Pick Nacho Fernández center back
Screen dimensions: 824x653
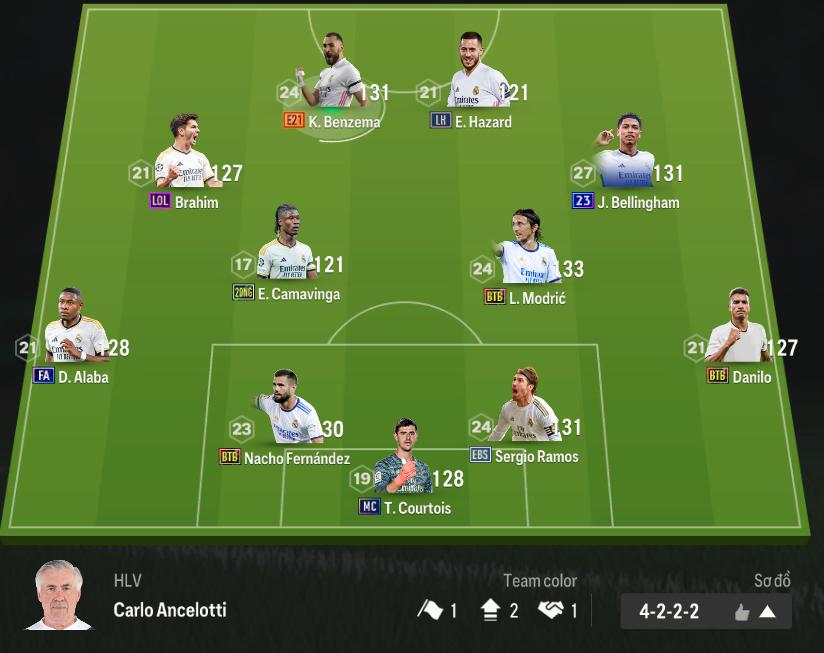click(287, 410)
